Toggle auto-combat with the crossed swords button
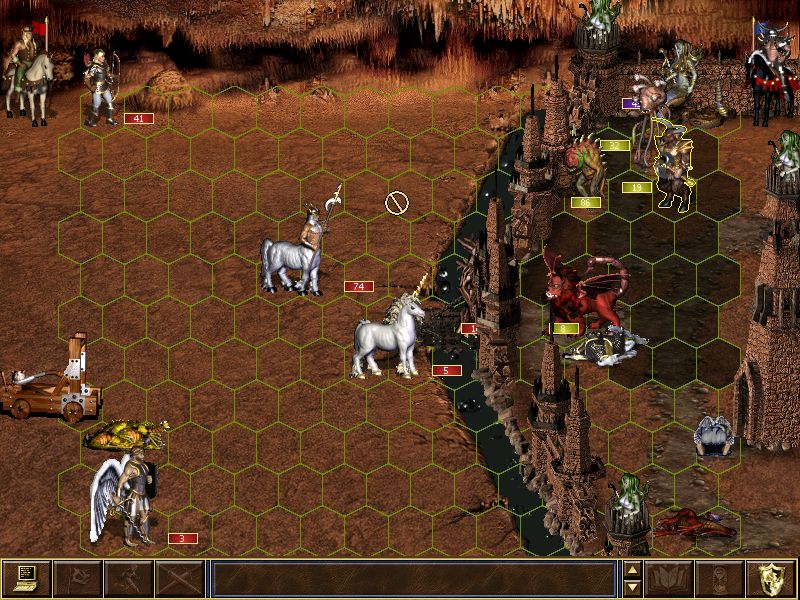Screen dimensions: 800x600 (180, 579)
